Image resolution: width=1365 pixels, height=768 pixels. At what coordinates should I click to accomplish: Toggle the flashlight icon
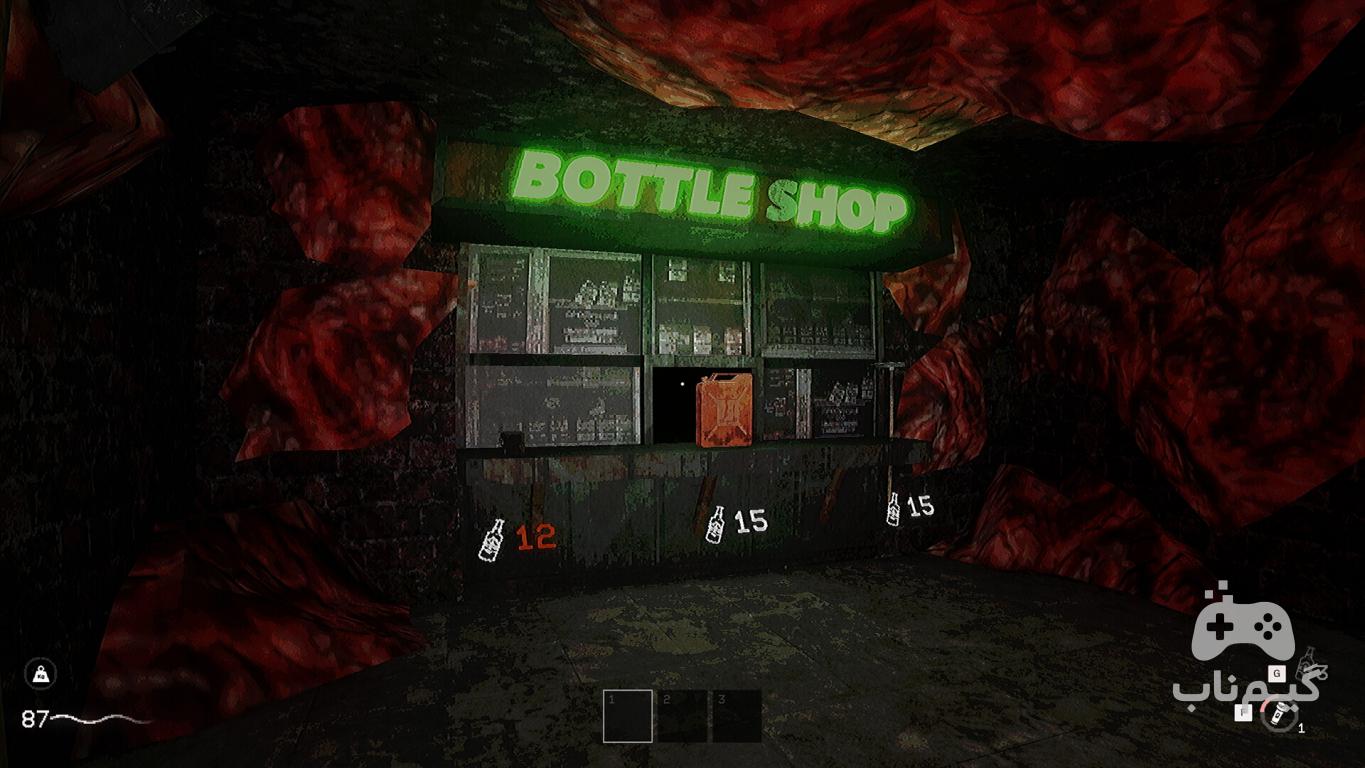coord(1276,715)
